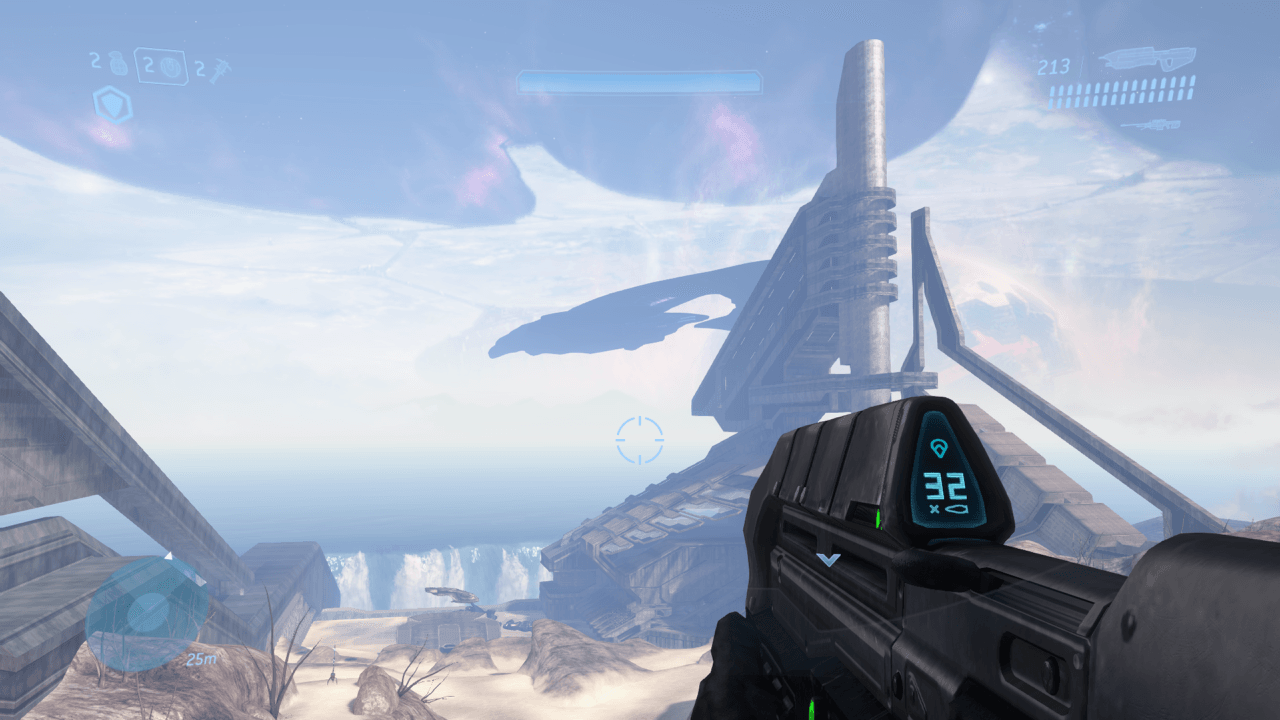Open the circular motion tracker radar
This screenshot has height=720, width=1280.
point(147,614)
